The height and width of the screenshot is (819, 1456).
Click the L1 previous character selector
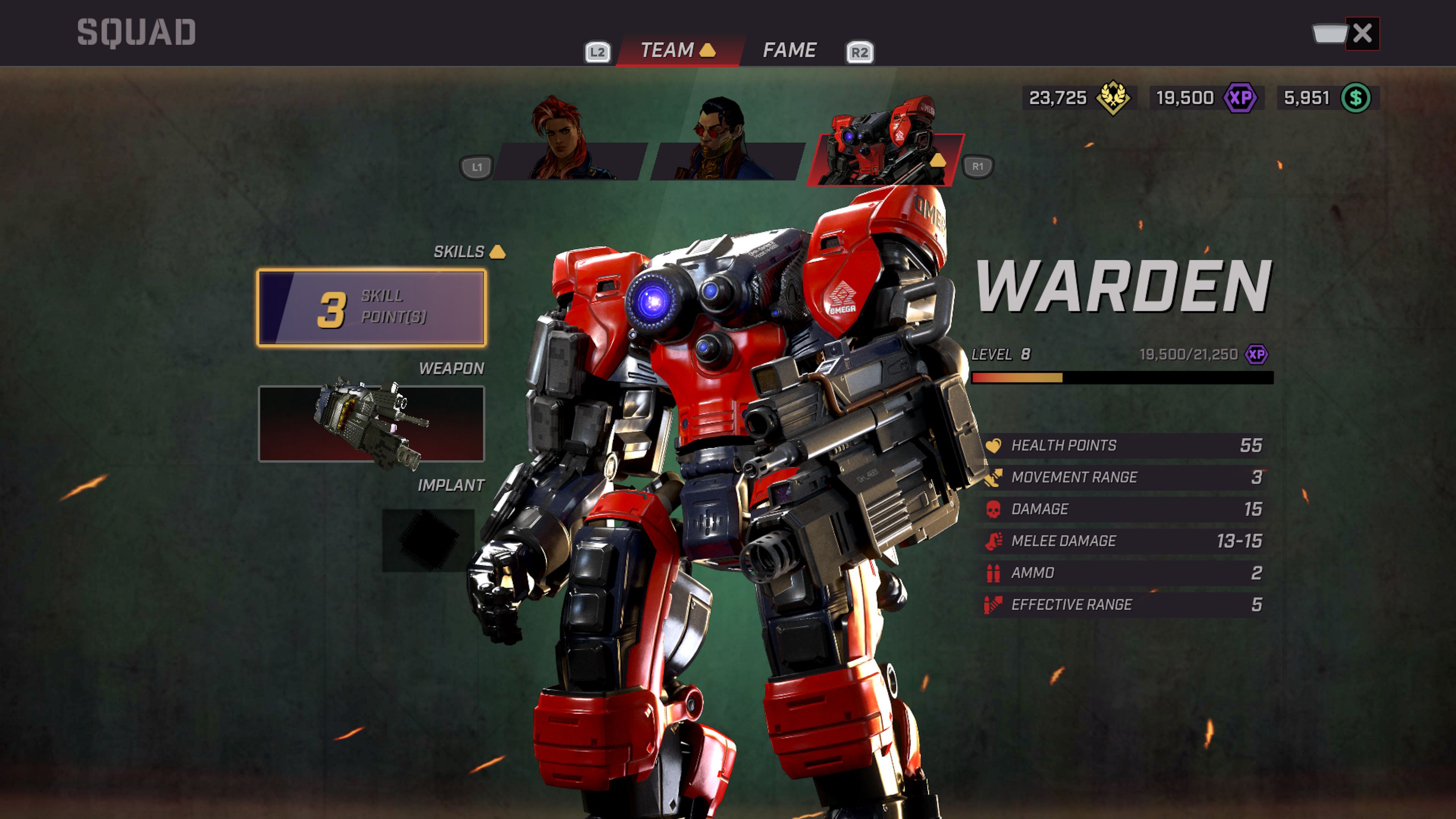(477, 167)
